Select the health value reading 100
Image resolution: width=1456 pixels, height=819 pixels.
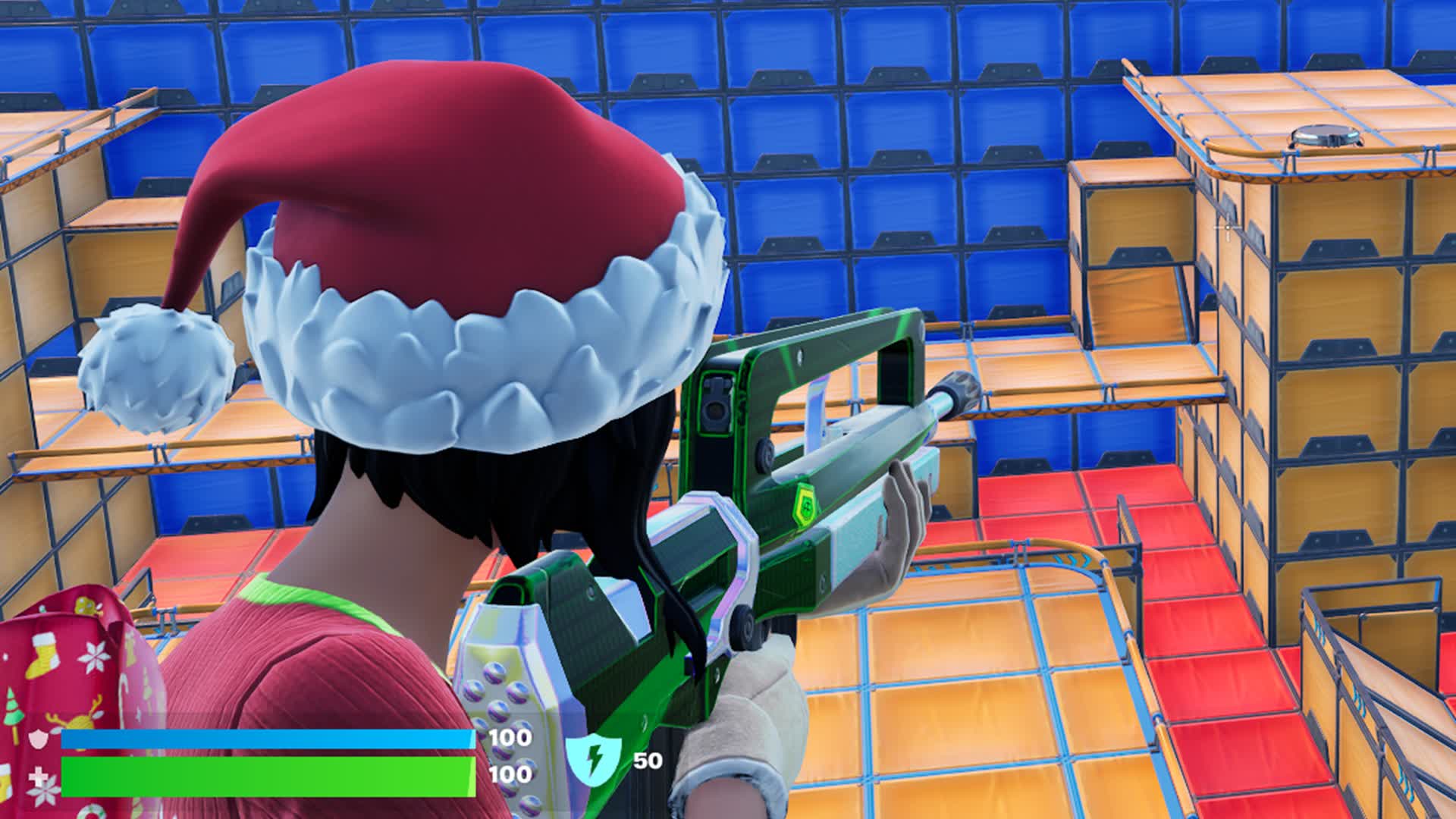tap(510, 775)
